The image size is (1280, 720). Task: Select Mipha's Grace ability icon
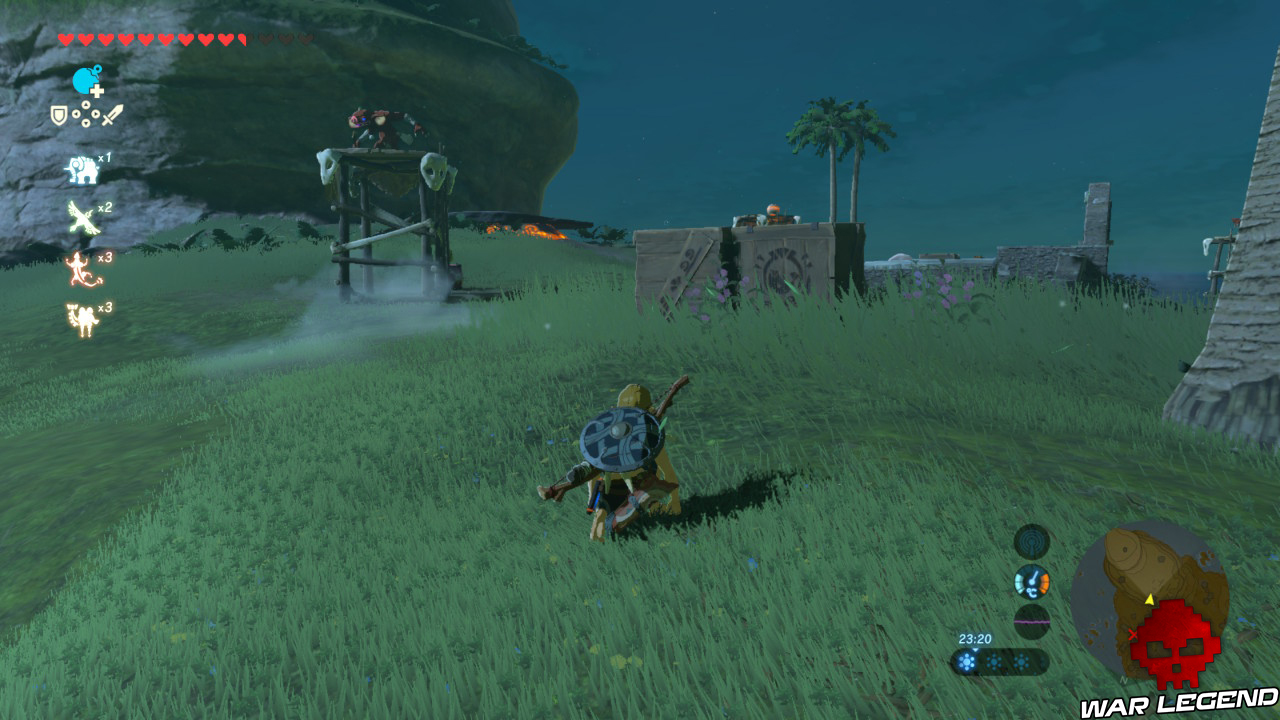tap(80, 317)
